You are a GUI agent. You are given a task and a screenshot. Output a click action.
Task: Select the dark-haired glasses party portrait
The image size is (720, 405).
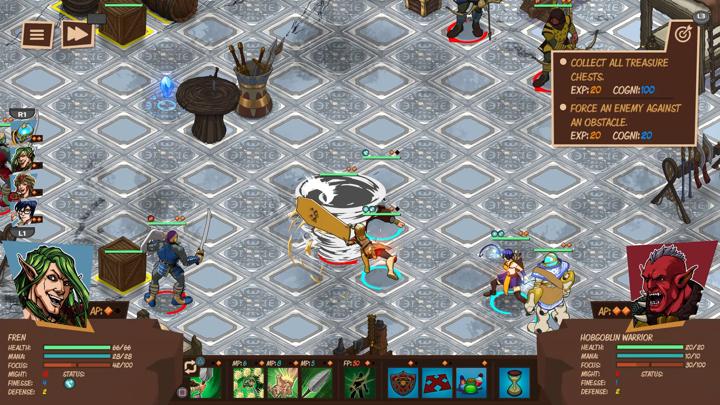tap(23, 210)
